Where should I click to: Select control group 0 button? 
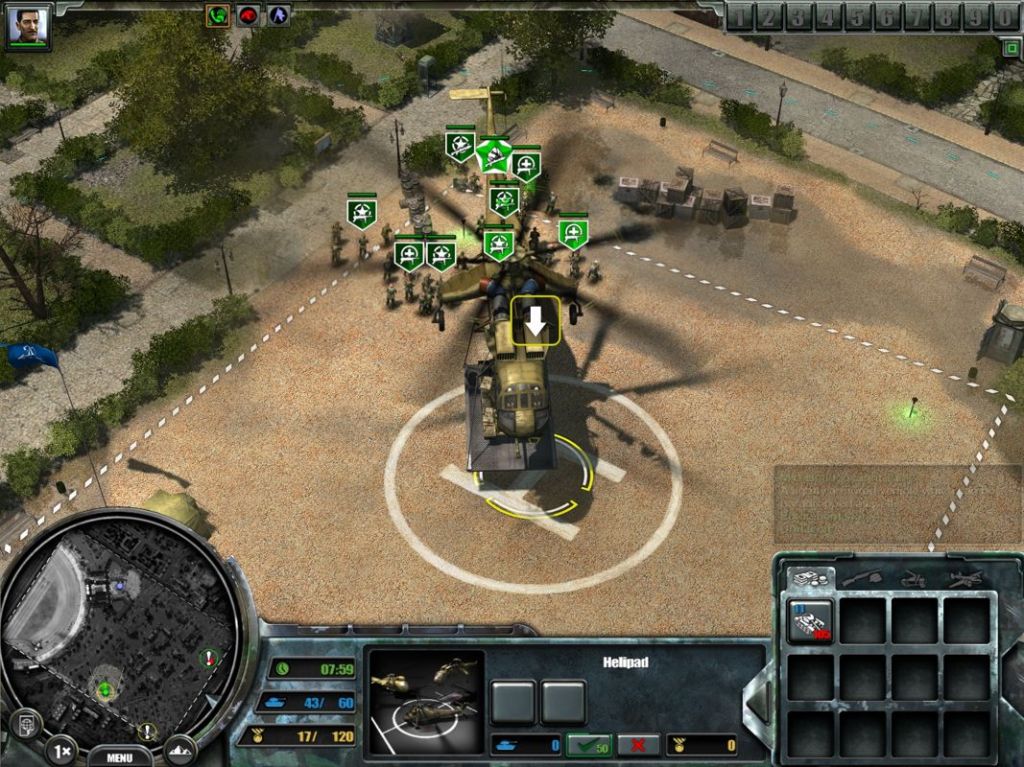pos(1005,16)
